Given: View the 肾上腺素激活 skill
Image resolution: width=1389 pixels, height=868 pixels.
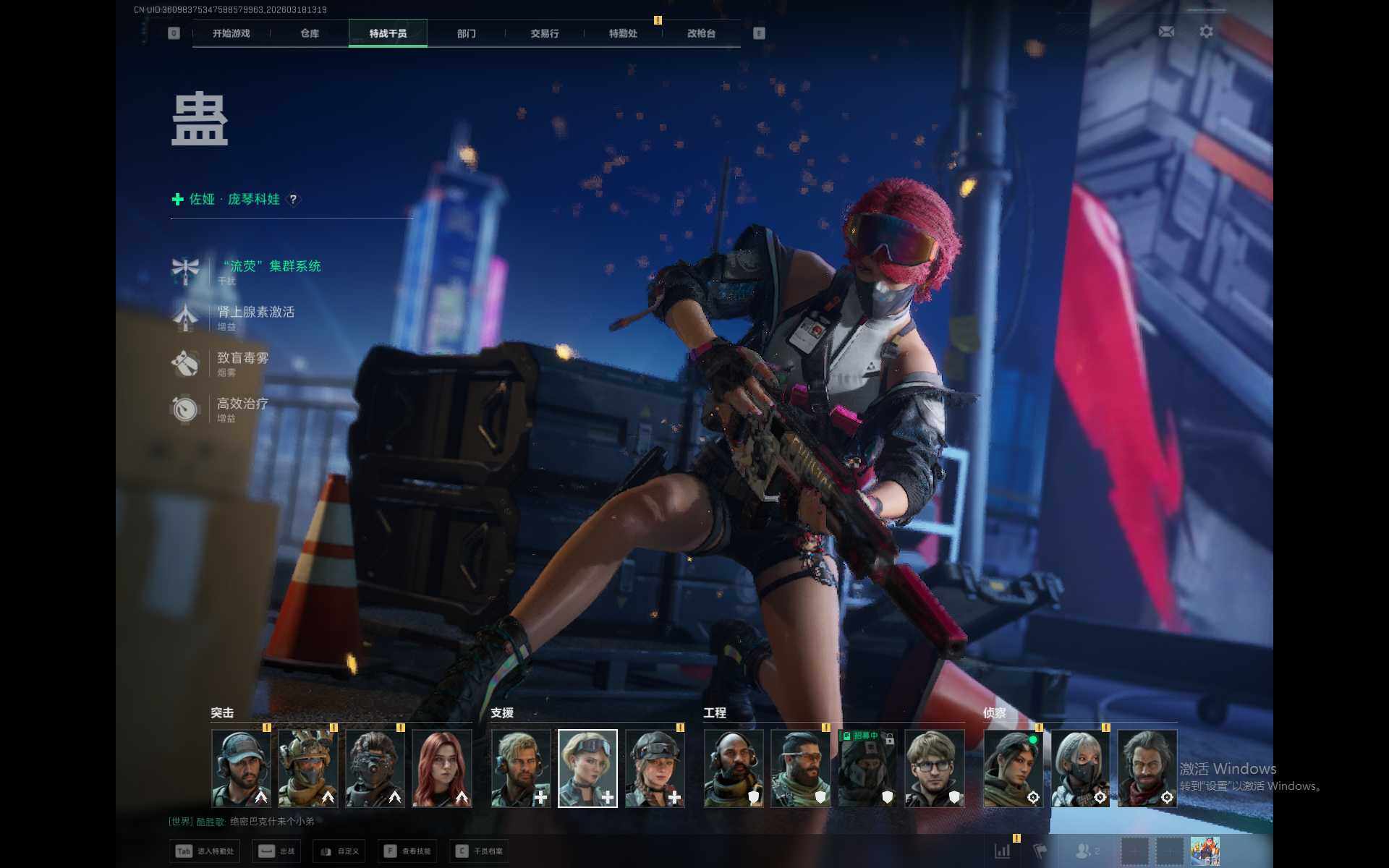Looking at the screenshot, I should pyautogui.click(x=255, y=312).
